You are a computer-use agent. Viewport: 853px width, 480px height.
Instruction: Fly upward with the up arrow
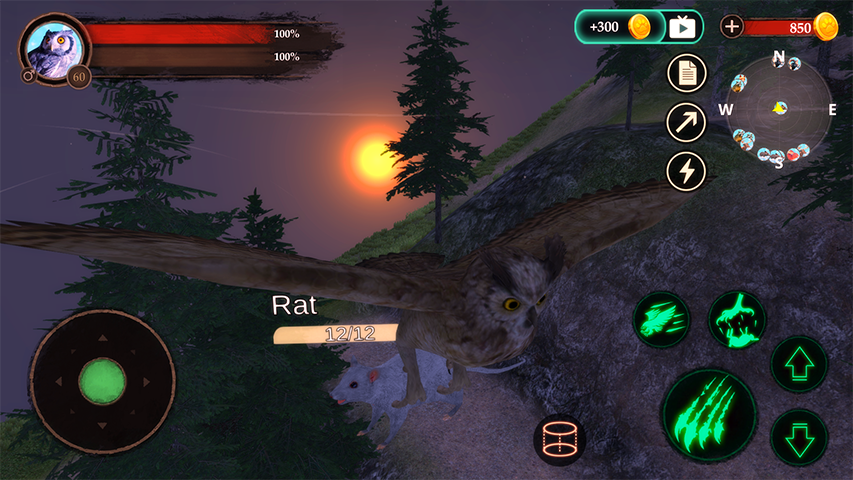pos(799,364)
